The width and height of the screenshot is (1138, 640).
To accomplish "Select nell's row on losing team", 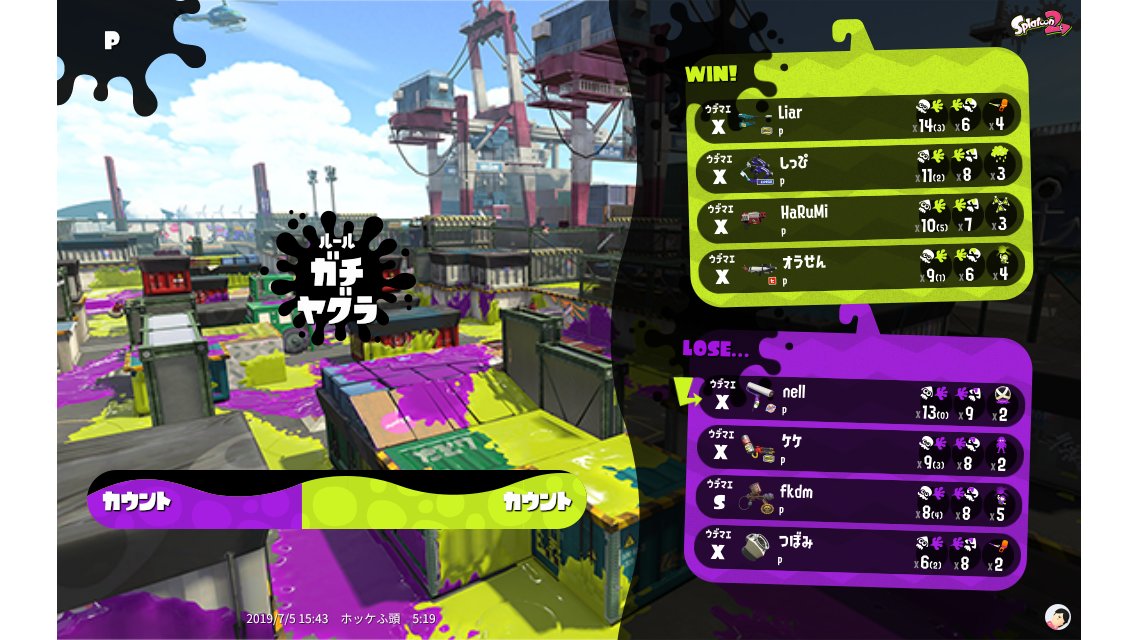I will click(860, 399).
